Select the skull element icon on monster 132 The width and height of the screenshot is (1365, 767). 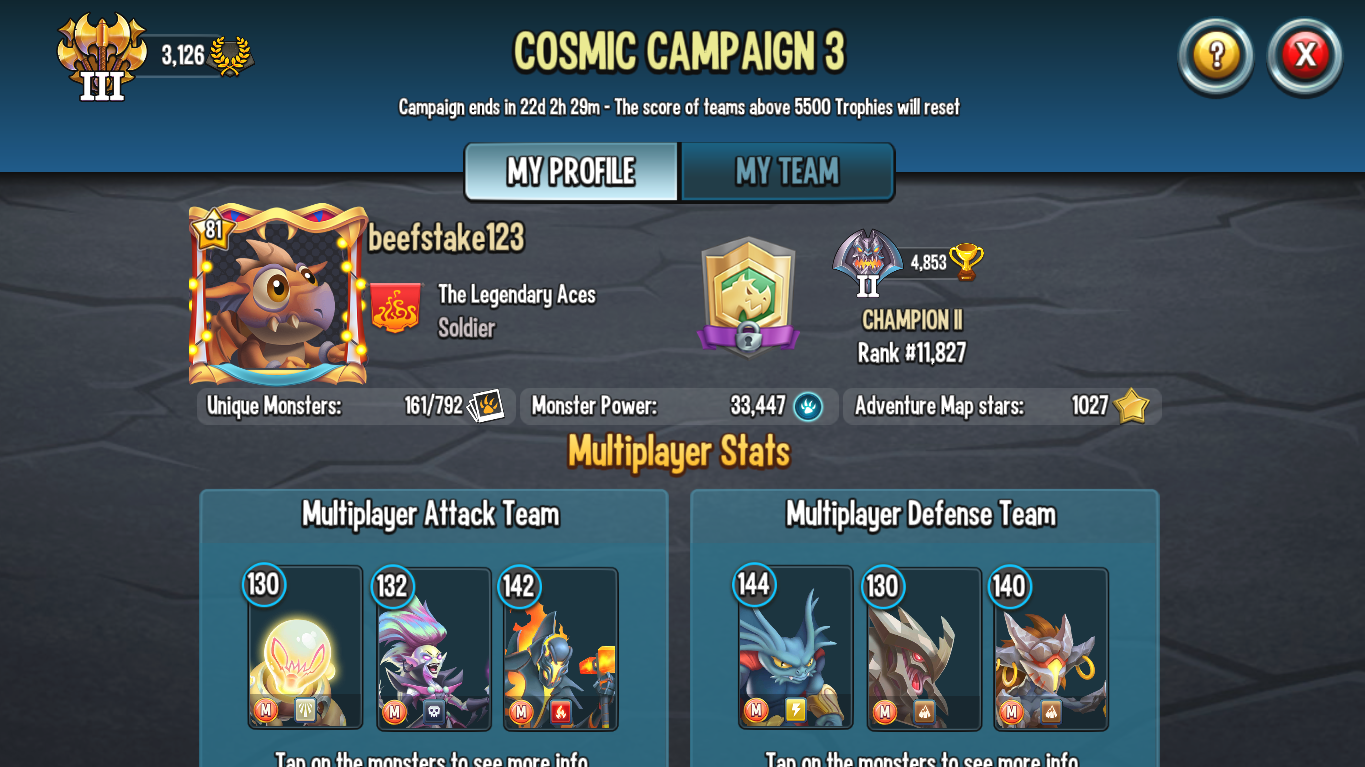click(x=433, y=712)
